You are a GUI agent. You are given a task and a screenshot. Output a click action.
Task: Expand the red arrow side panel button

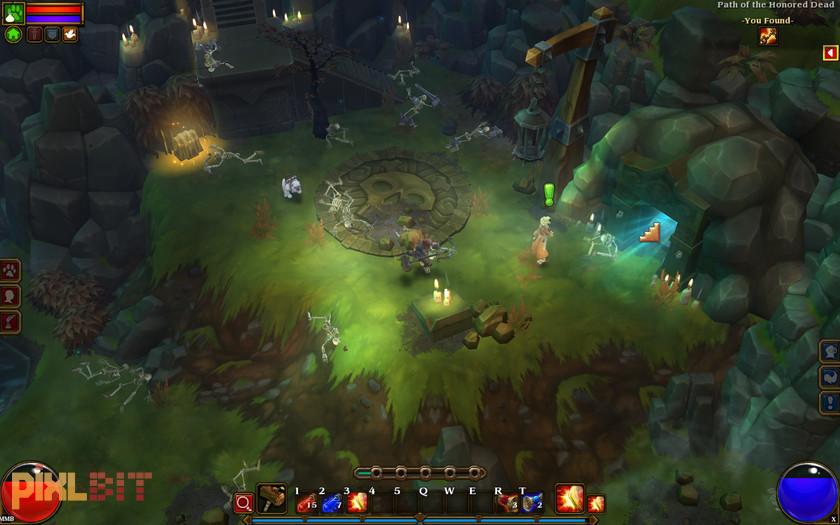[x=829, y=52]
